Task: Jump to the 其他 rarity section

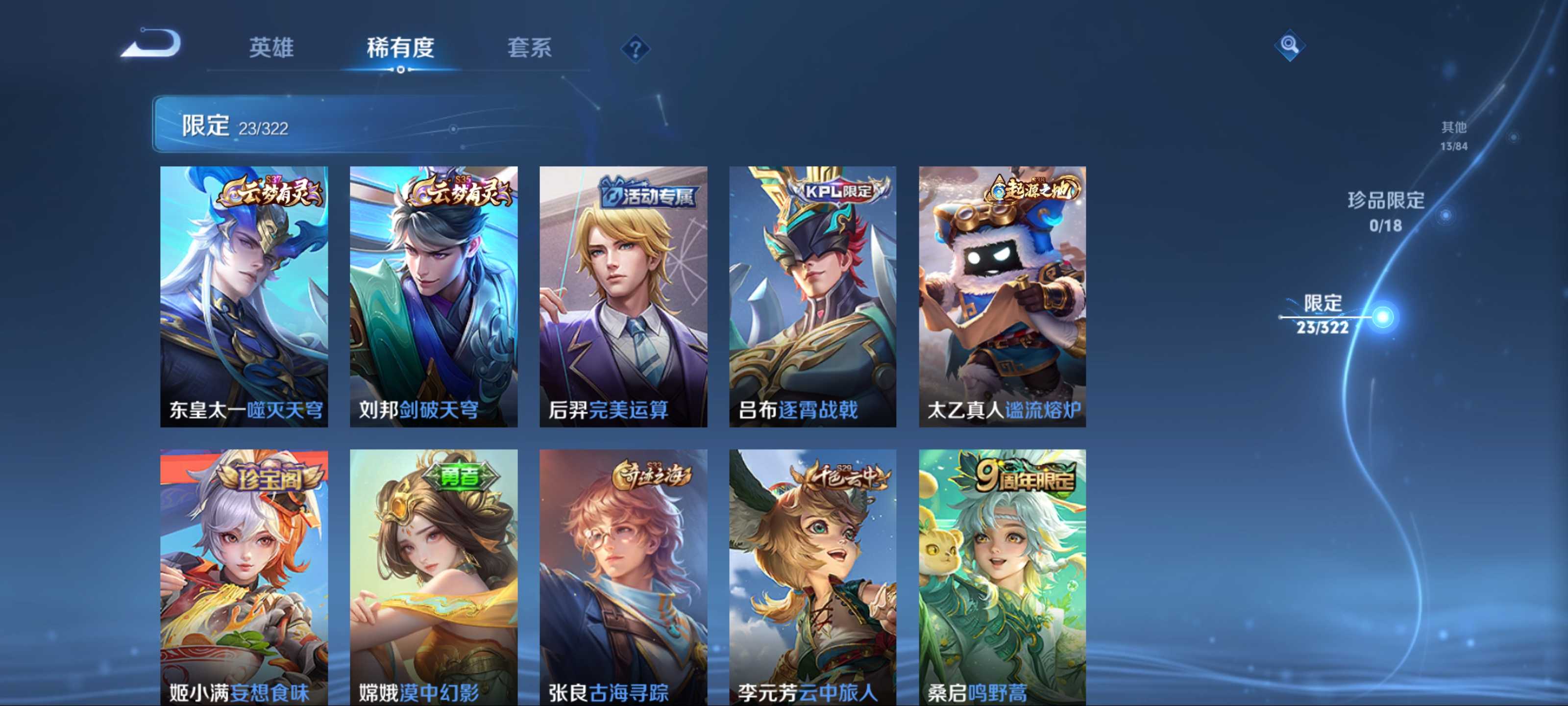Action: coord(1453,135)
